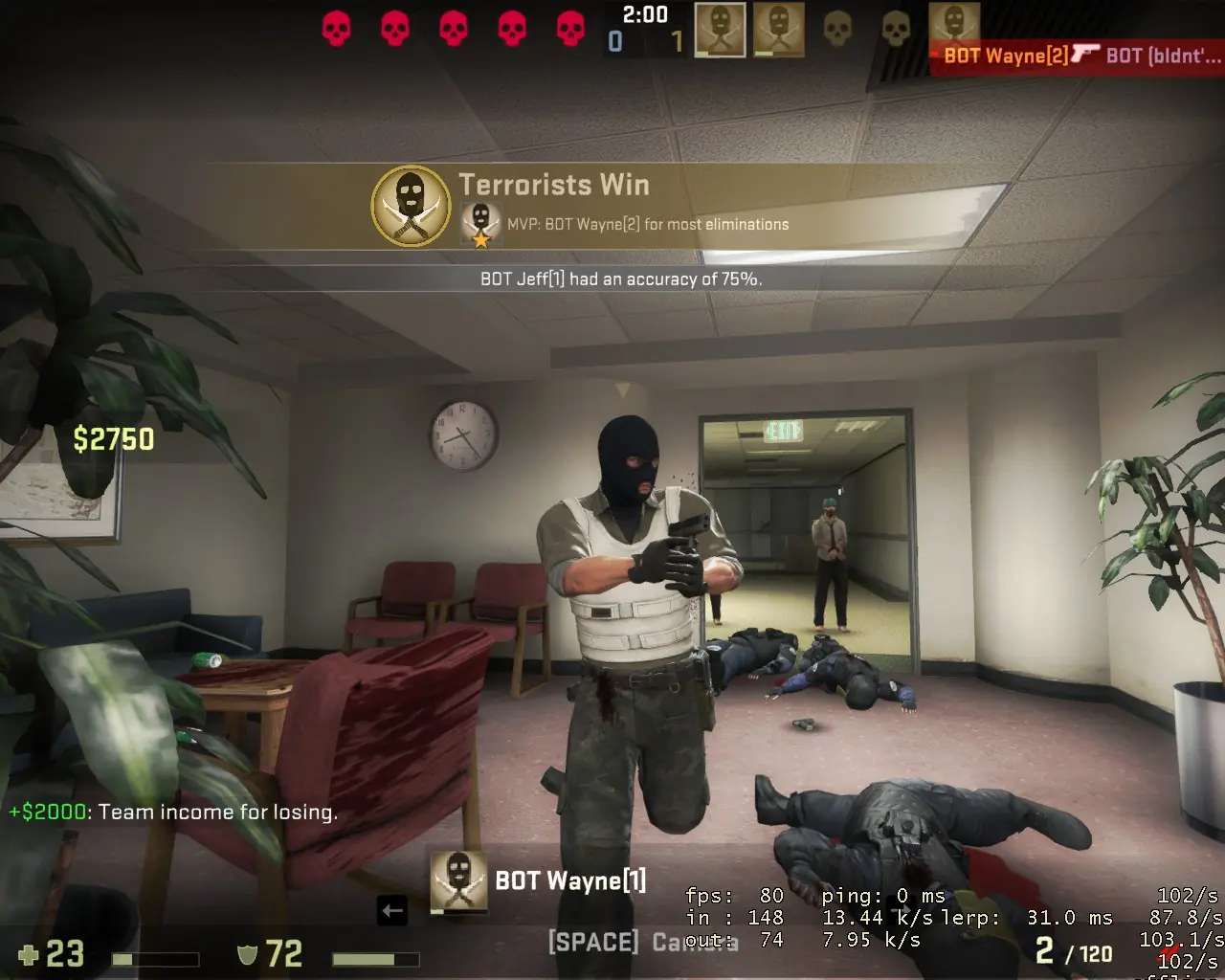Select the fifth red skull icon
The width and height of the screenshot is (1225, 980).
[x=568, y=28]
